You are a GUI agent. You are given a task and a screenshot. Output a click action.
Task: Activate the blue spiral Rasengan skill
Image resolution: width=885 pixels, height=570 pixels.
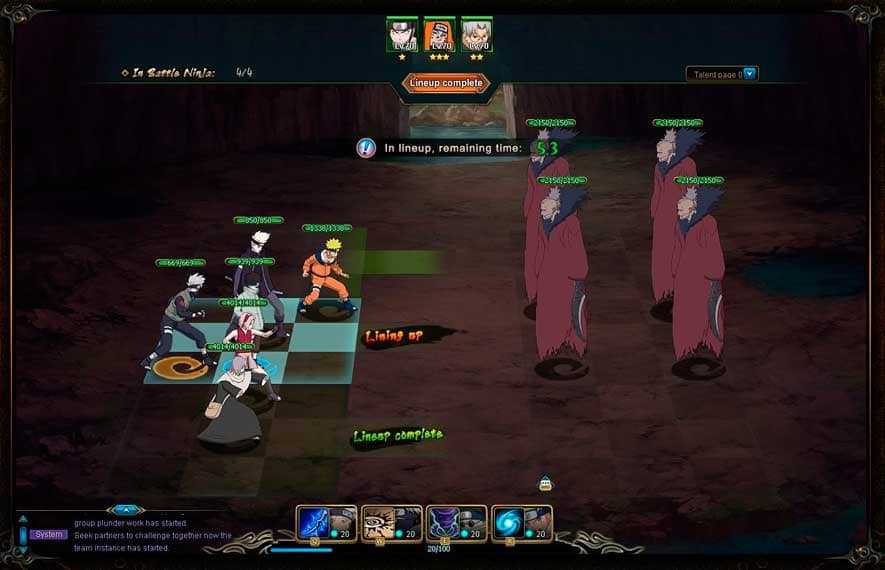coord(508,522)
